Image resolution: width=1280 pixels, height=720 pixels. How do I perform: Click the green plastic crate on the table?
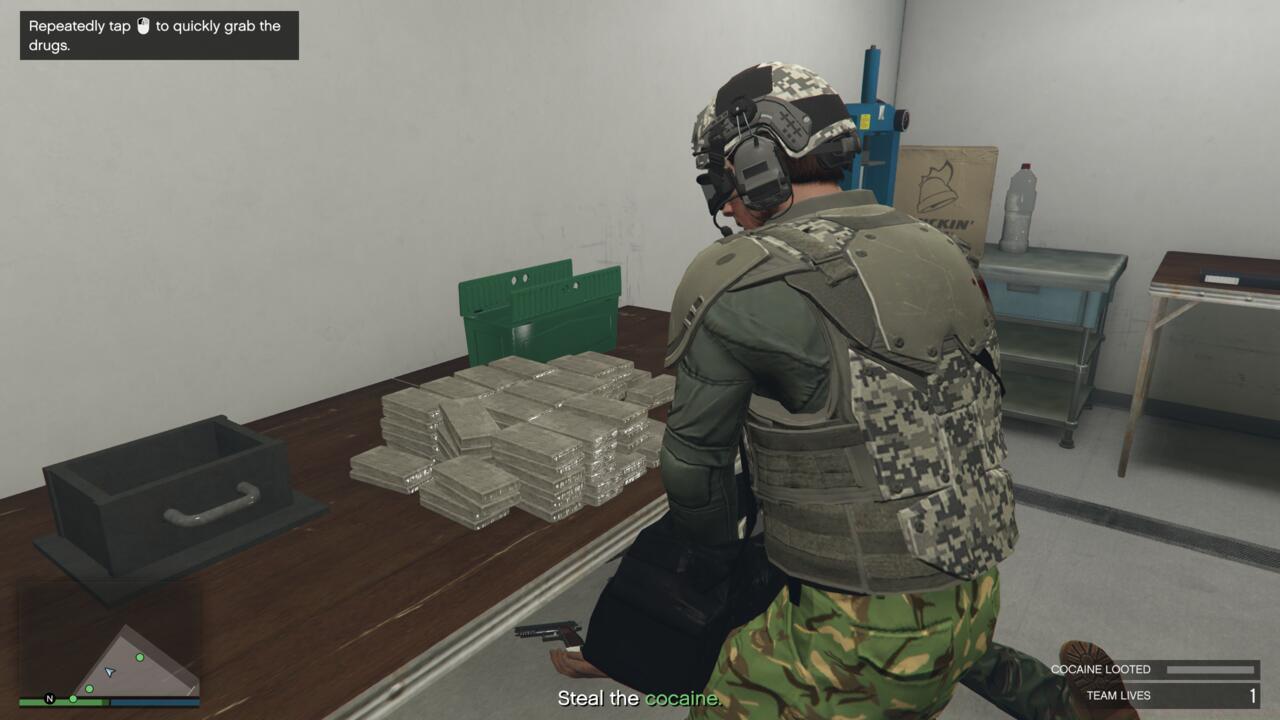coord(540,310)
